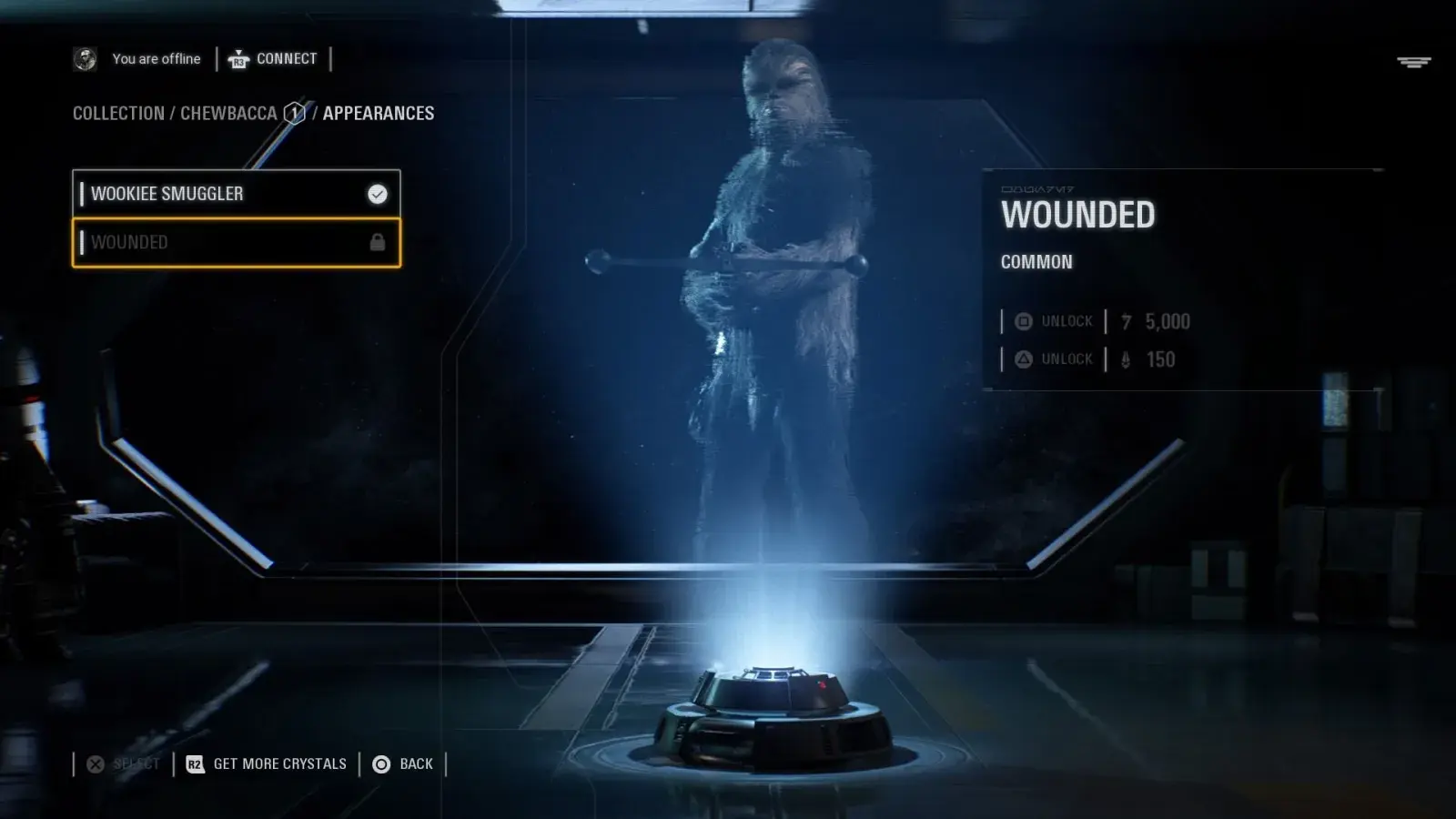Image resolution: width=1456 pixels, height=819 pixels.
Task: Open the Collection breadcrumb link
Action: [118, 114]
